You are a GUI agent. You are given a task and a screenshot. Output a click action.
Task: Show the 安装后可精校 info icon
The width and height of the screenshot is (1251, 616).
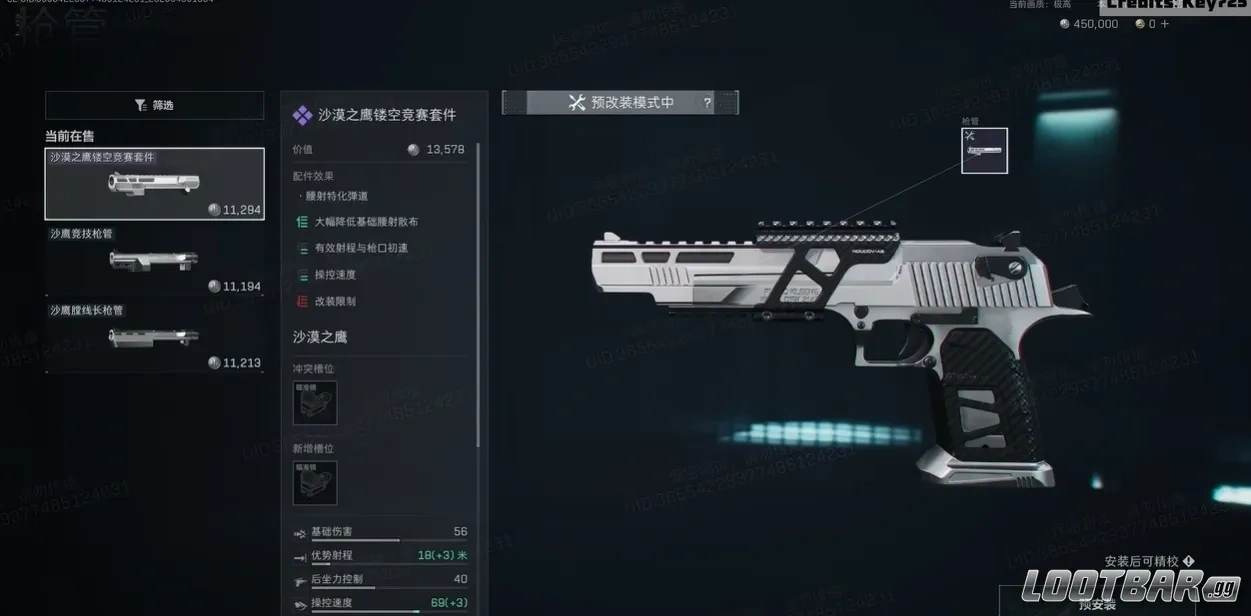(x=1188, y=562)
